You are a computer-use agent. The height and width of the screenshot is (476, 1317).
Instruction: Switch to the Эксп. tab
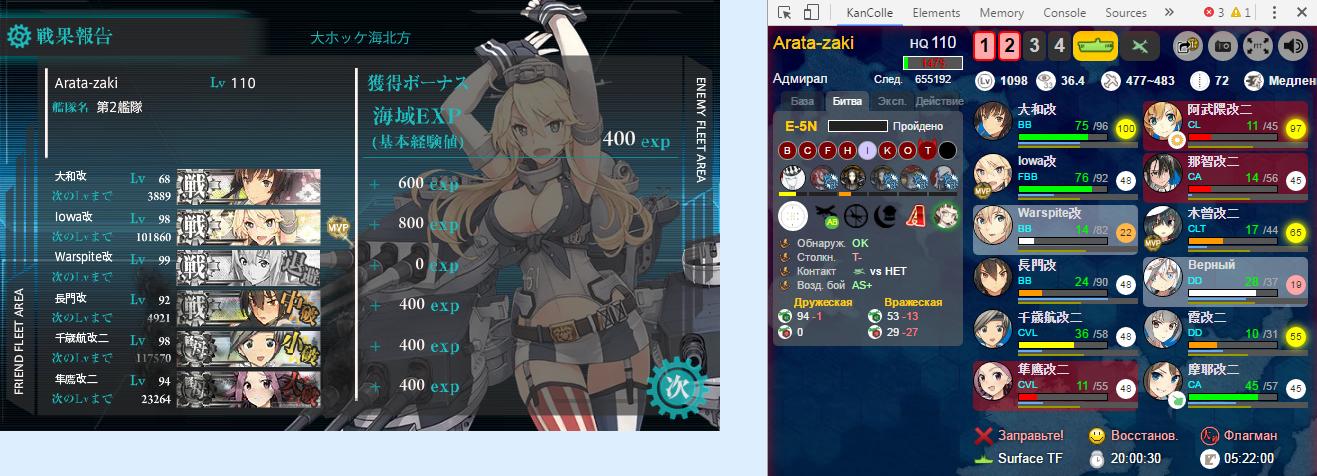click(x=891, y=102)
